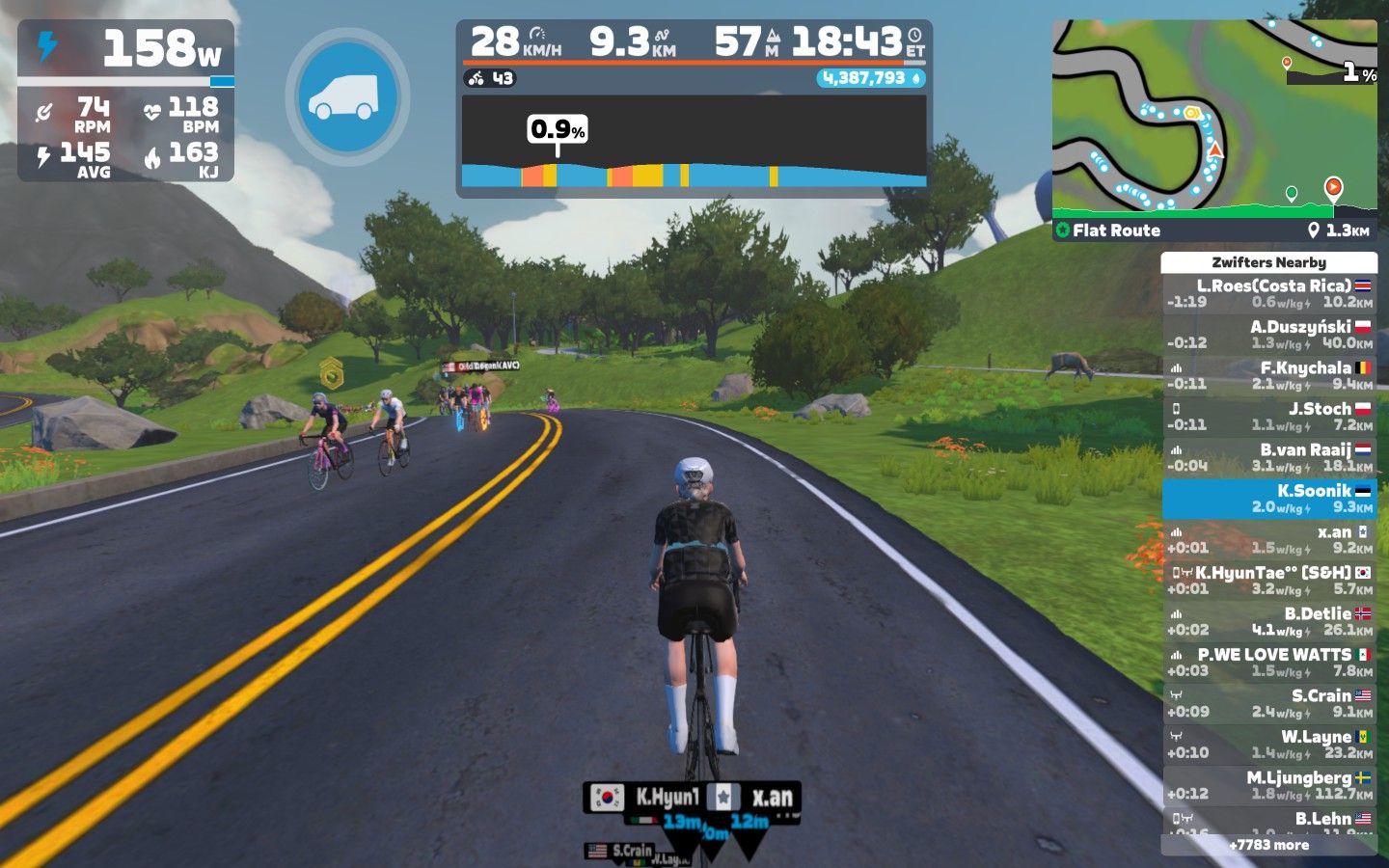Pick J.Stoch from Zwifters Nearby

[x=1268, y=417]
